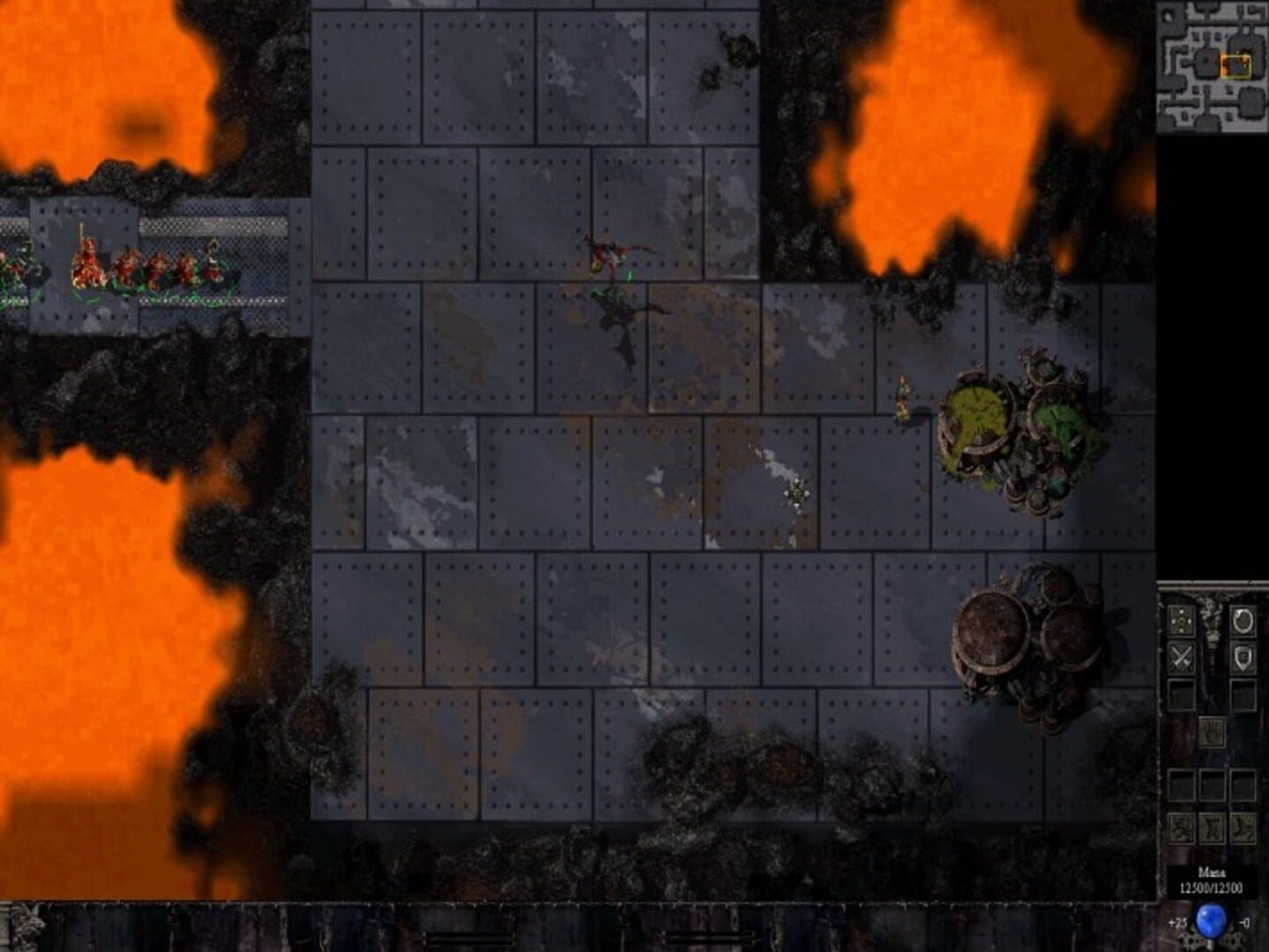Image resolution: width=1269 pixels, height=952 pixels.
Task: Activate the shield defend icon
Action: (x=1243, y=658)
